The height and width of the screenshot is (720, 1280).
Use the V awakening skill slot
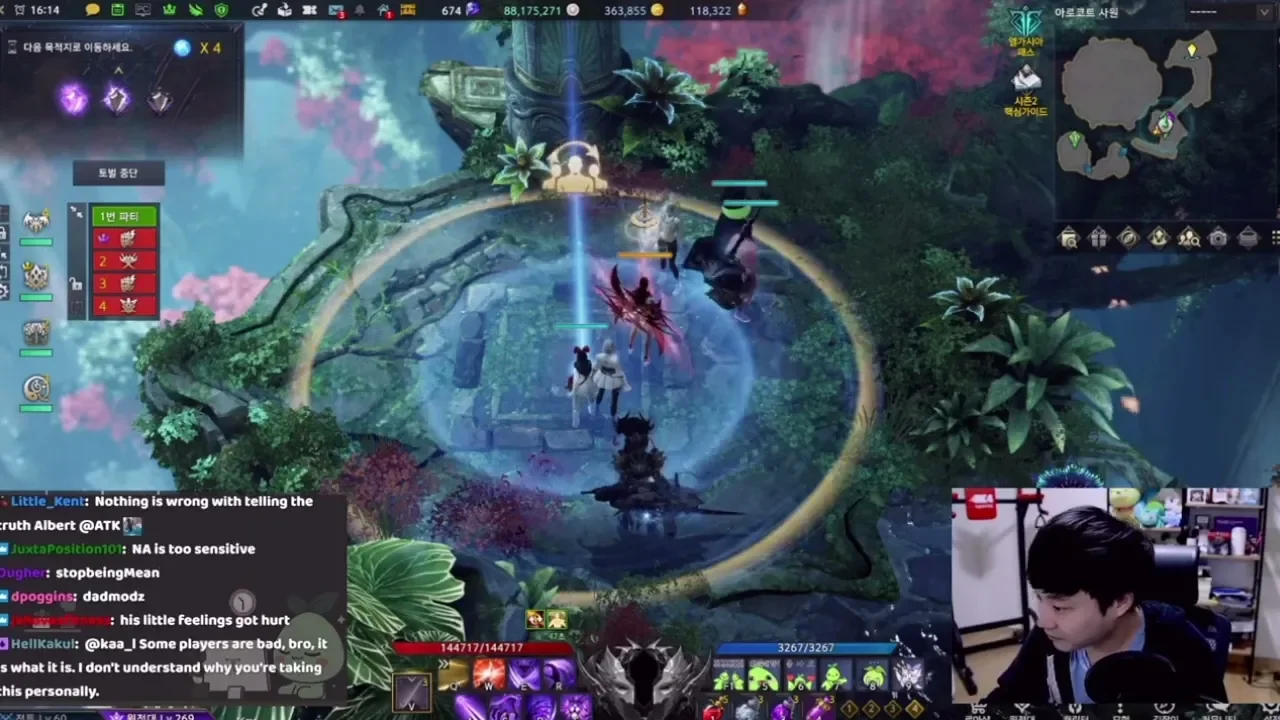(412, 692)
